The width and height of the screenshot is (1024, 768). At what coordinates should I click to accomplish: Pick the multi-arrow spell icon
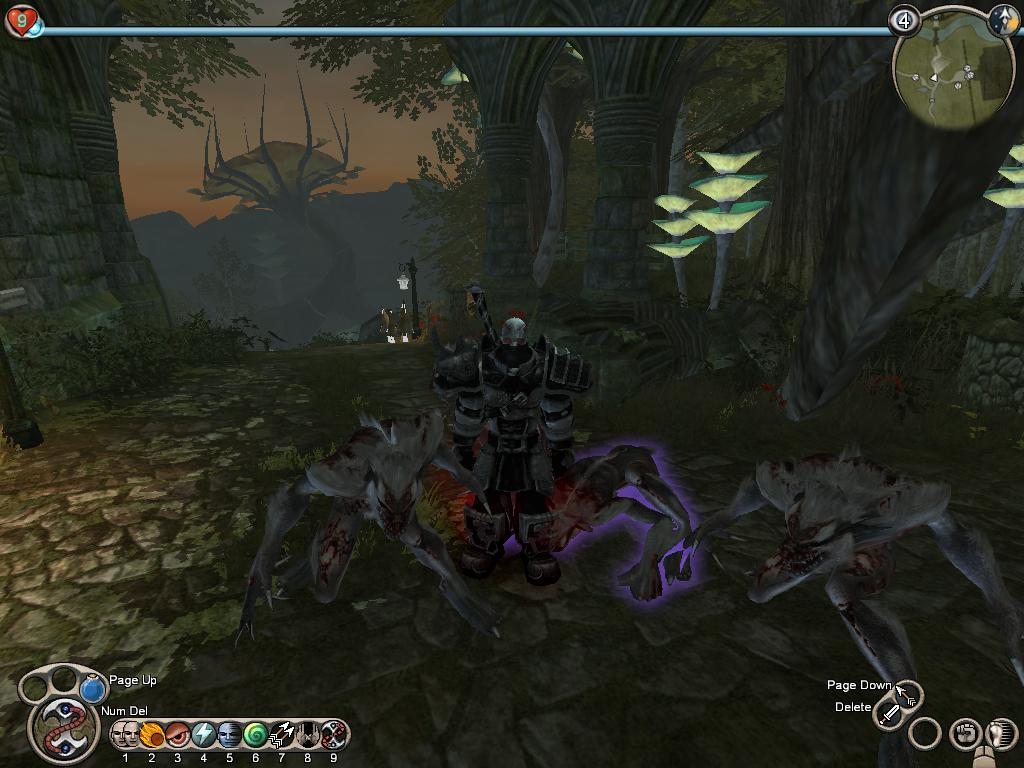tap(281, 734)
